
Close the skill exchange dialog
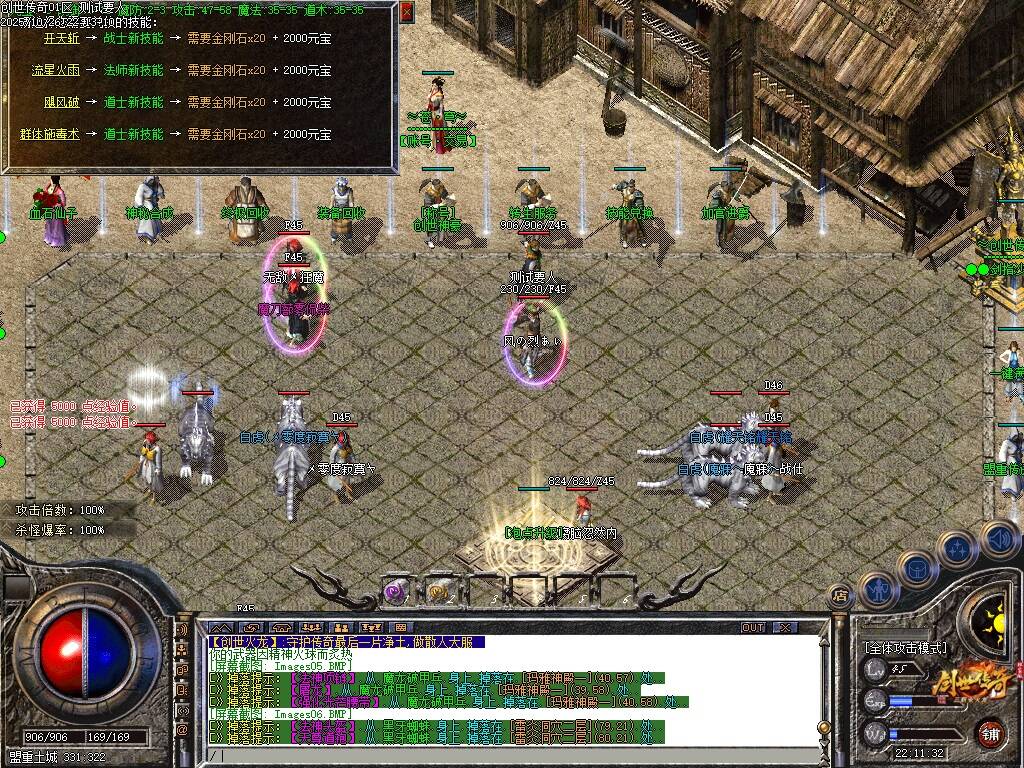pyautogui.click(x=406, y=12)
